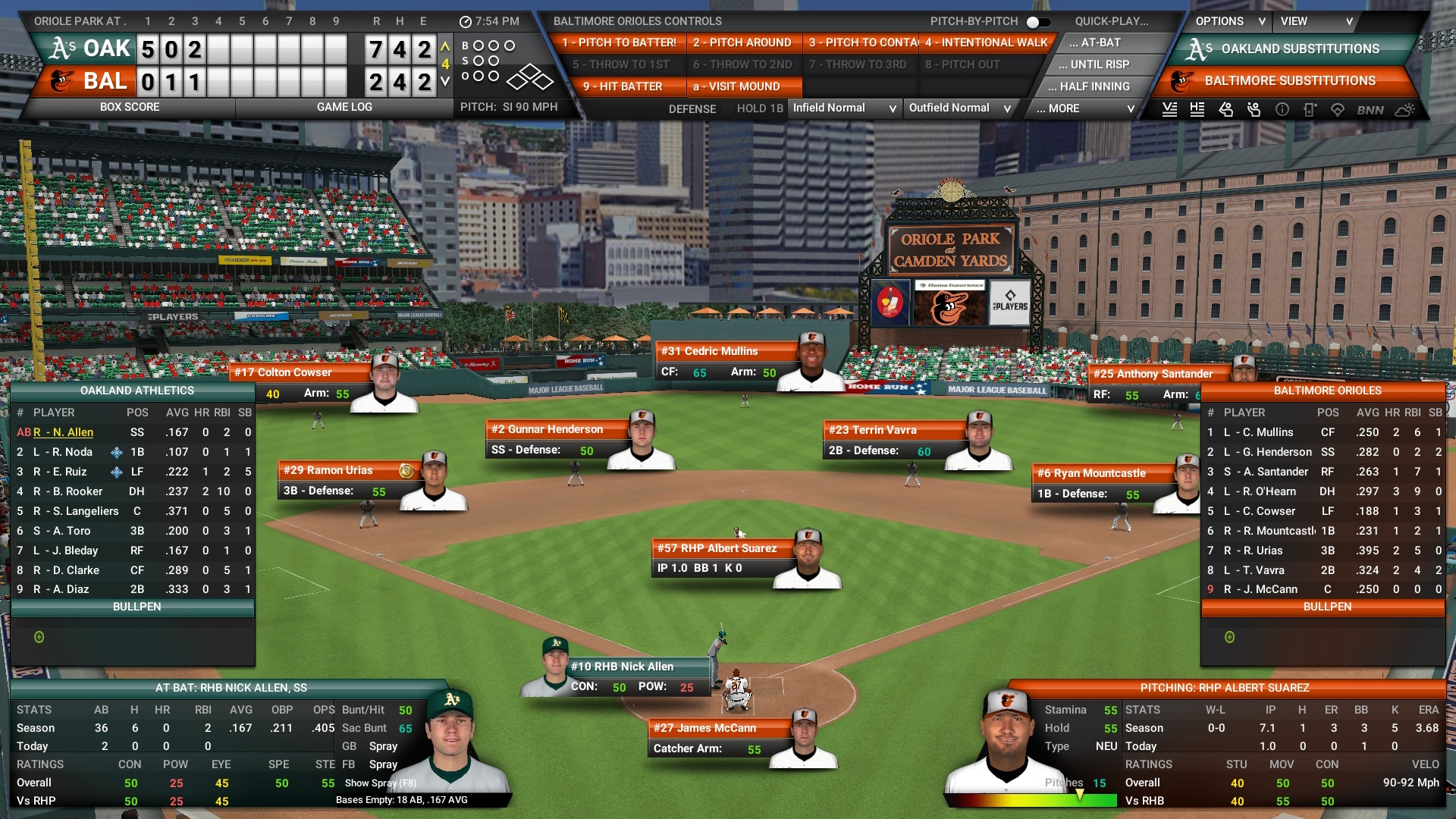Click the exit game icon
The image size is (1456, 819).
click(1310, 109)
